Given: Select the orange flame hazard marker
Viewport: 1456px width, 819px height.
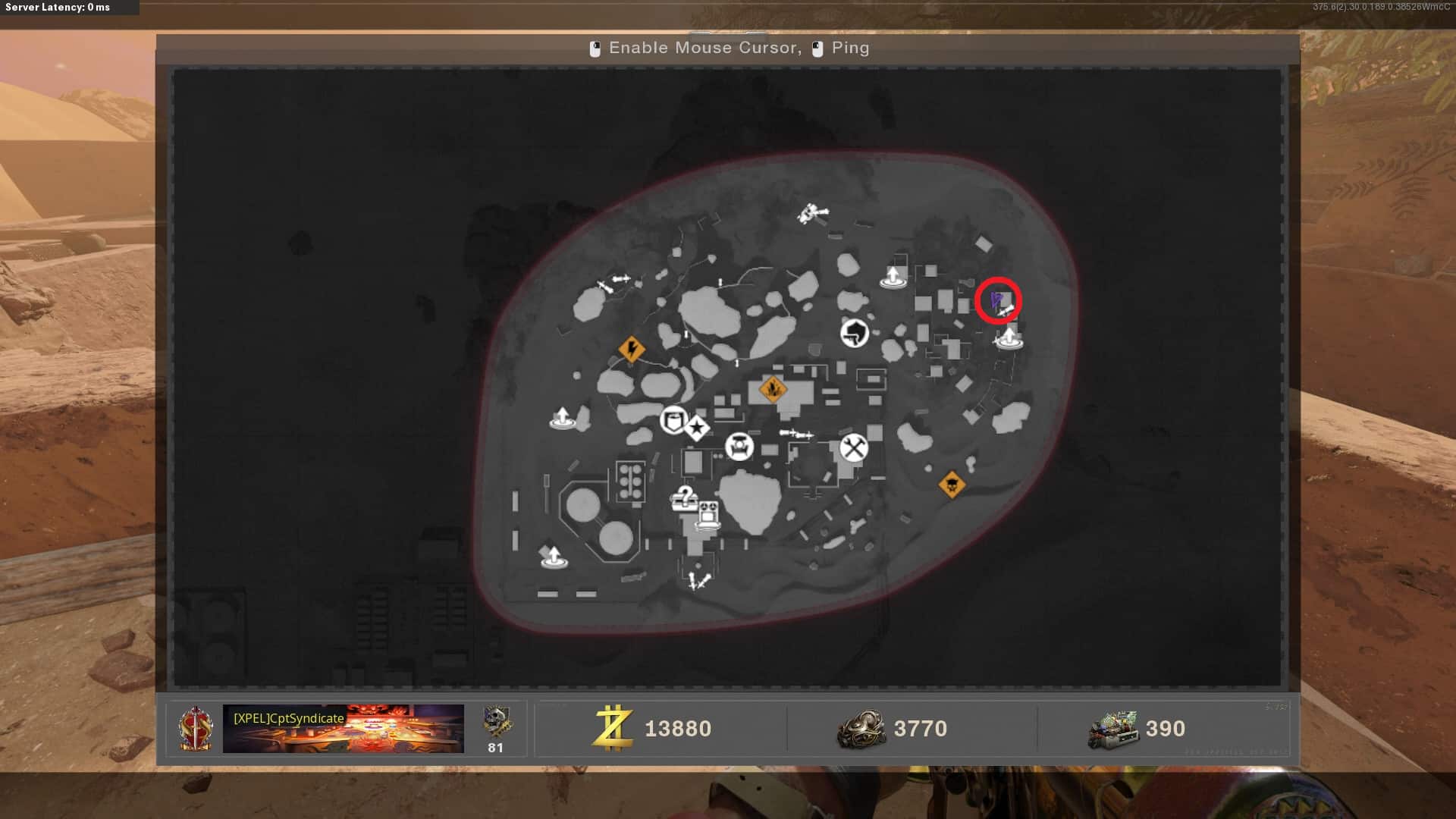Looking at the screenshot, I should click(773, 390).
